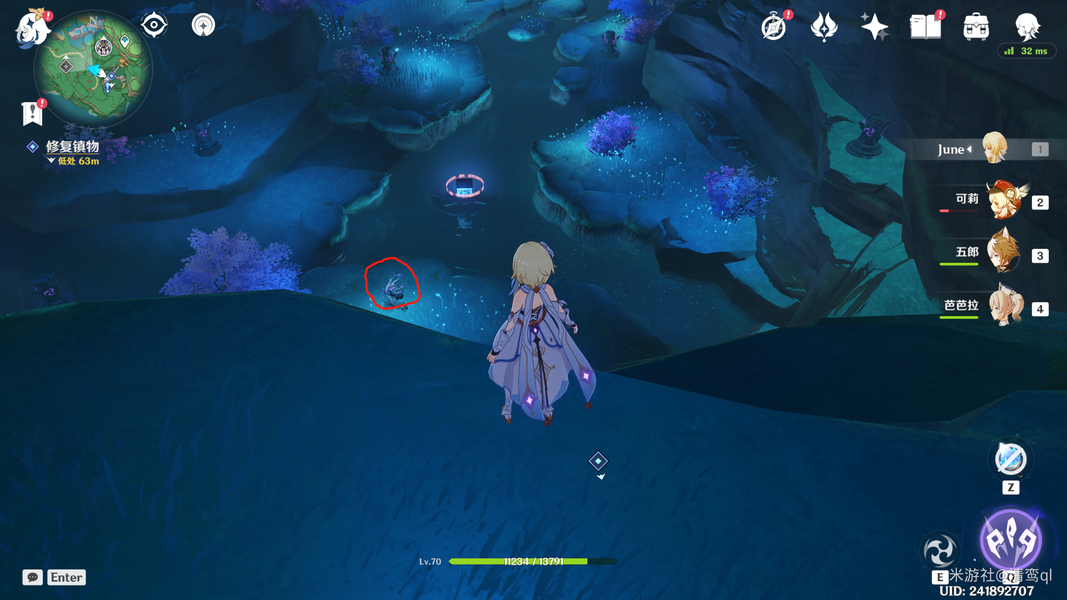Open the wish star icon
Screen dimensions: 1067x600
coord(874,27)
